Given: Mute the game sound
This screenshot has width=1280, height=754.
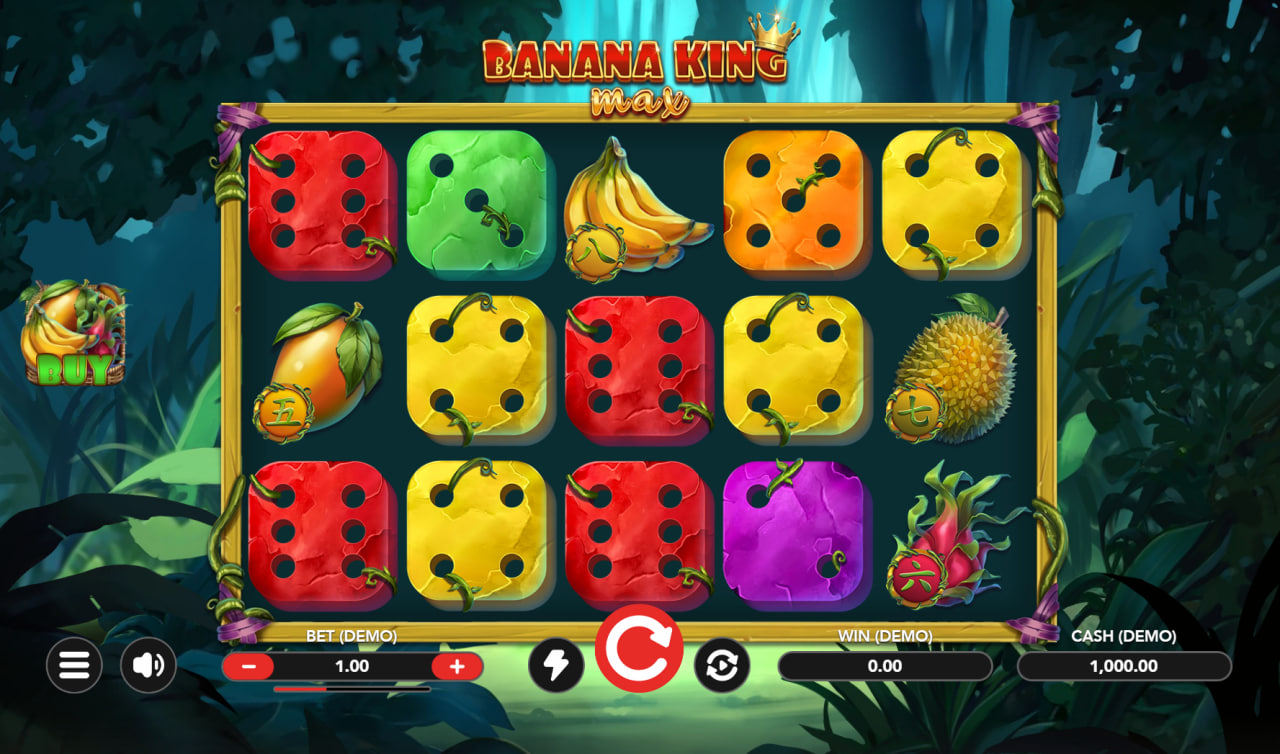Looking at the screenshot, I should point(148,664).
